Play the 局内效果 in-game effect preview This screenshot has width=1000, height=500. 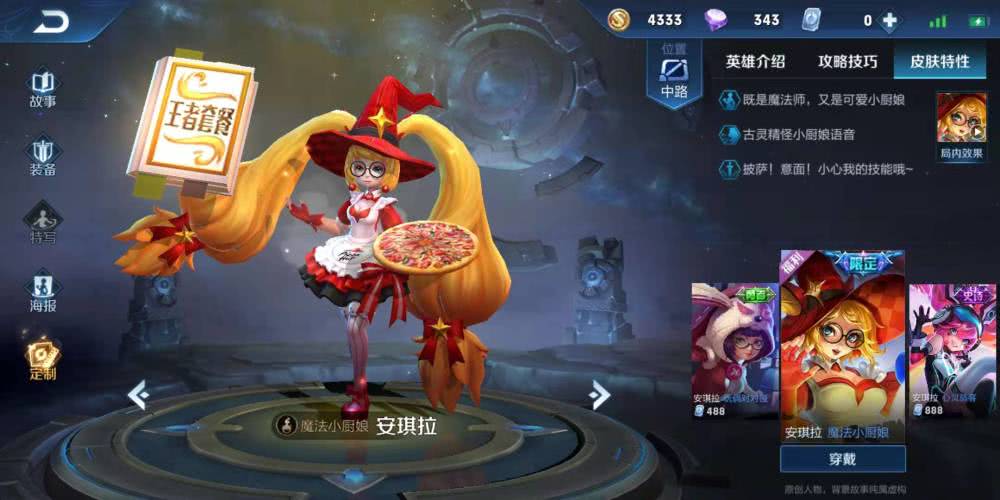point(961,126)
